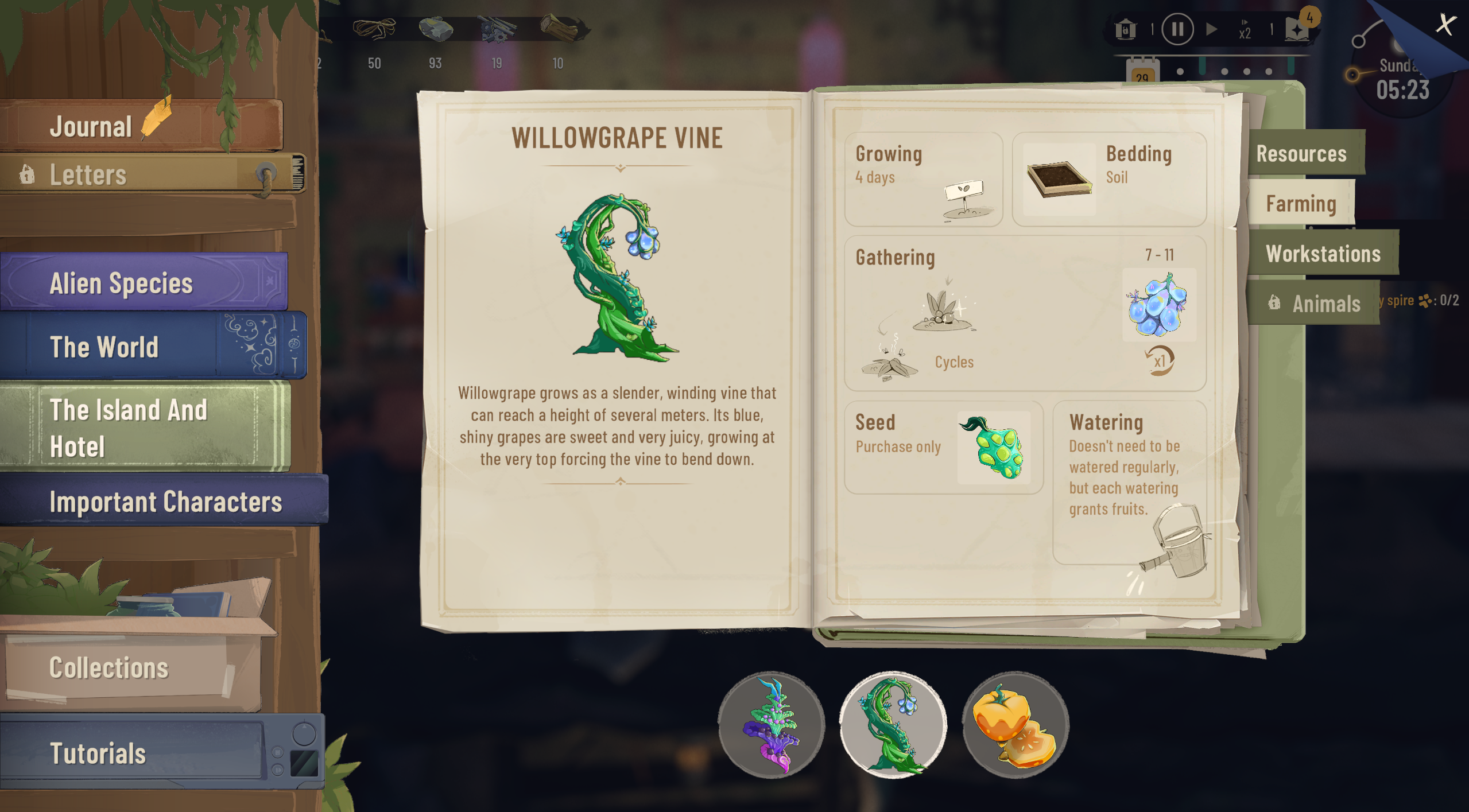This screenshot has width=1469, height=812.
Task: Open the Tutorials entry
Action: 98,754
